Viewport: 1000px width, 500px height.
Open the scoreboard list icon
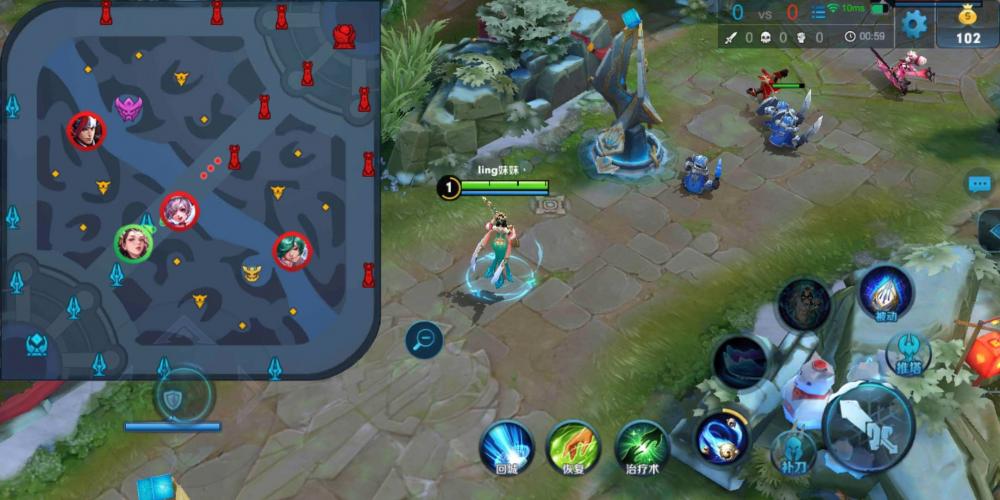point(818,13)
